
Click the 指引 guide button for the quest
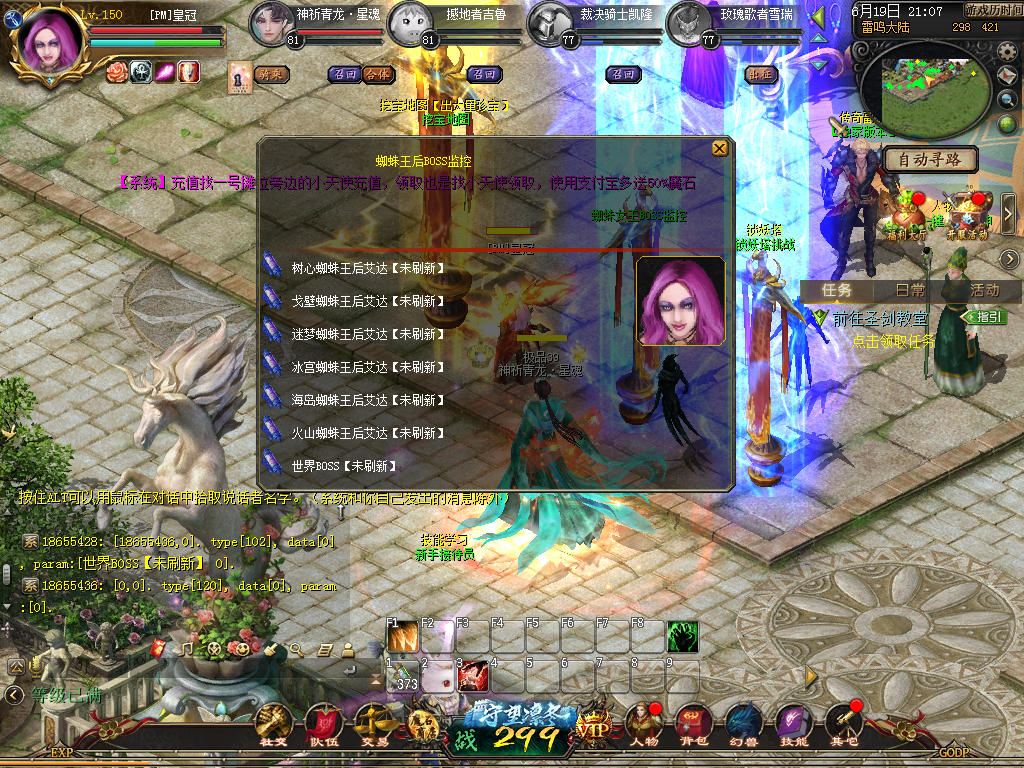click(985, 317)
